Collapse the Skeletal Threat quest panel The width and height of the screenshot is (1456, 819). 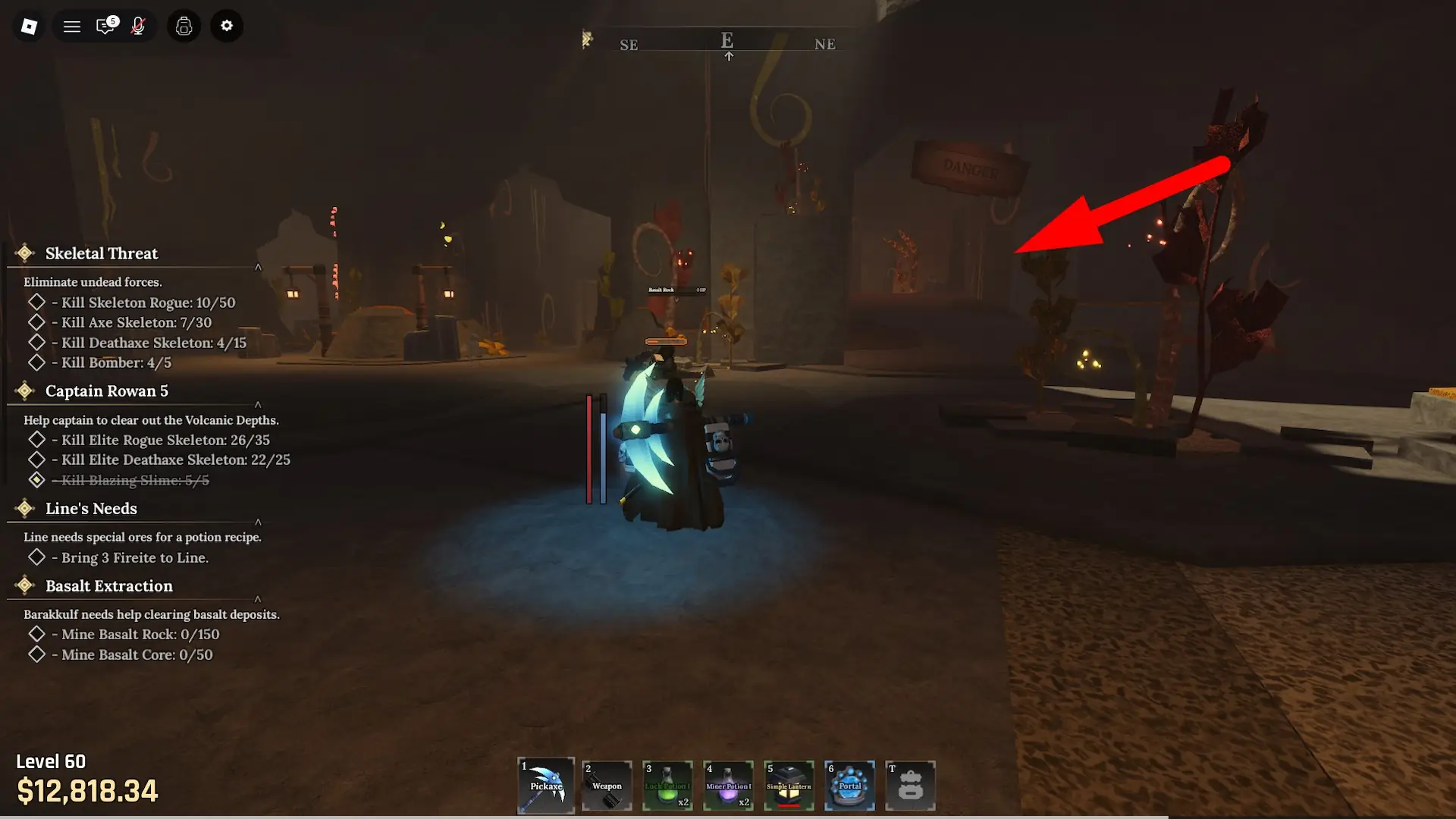tap(258, 267)
